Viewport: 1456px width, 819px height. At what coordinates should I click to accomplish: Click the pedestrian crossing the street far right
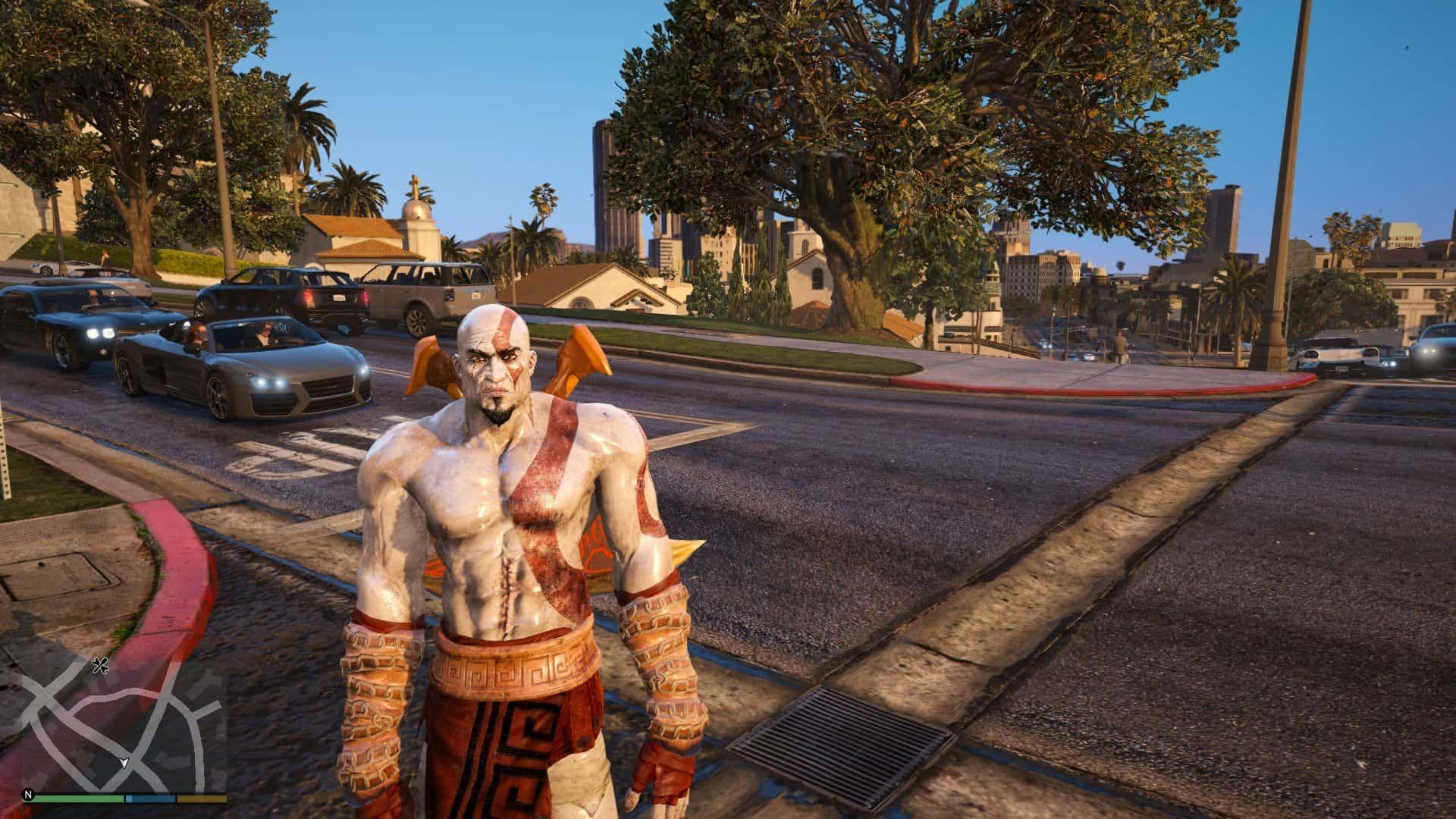[1121, 346]
